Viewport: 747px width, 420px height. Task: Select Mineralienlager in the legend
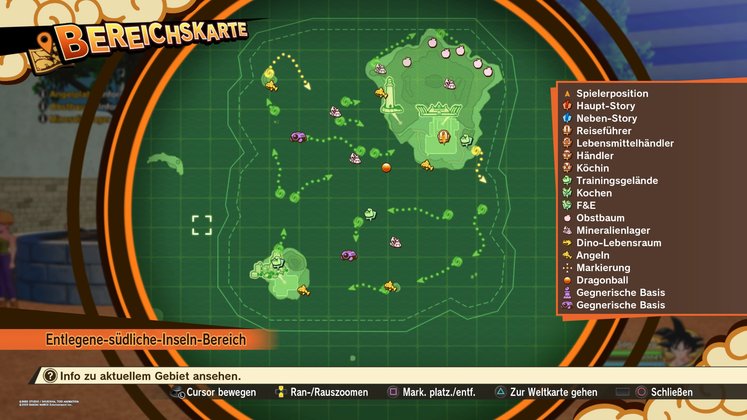click(614, 230)
